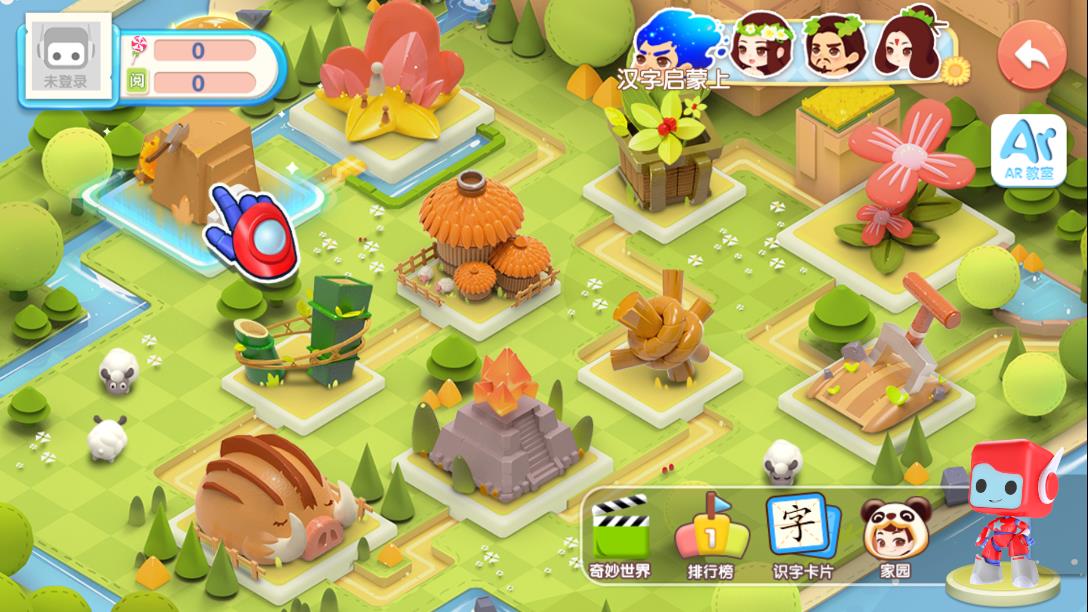Open 识字卡片 character cards
1088x612 pixels.
coord(802,537)
